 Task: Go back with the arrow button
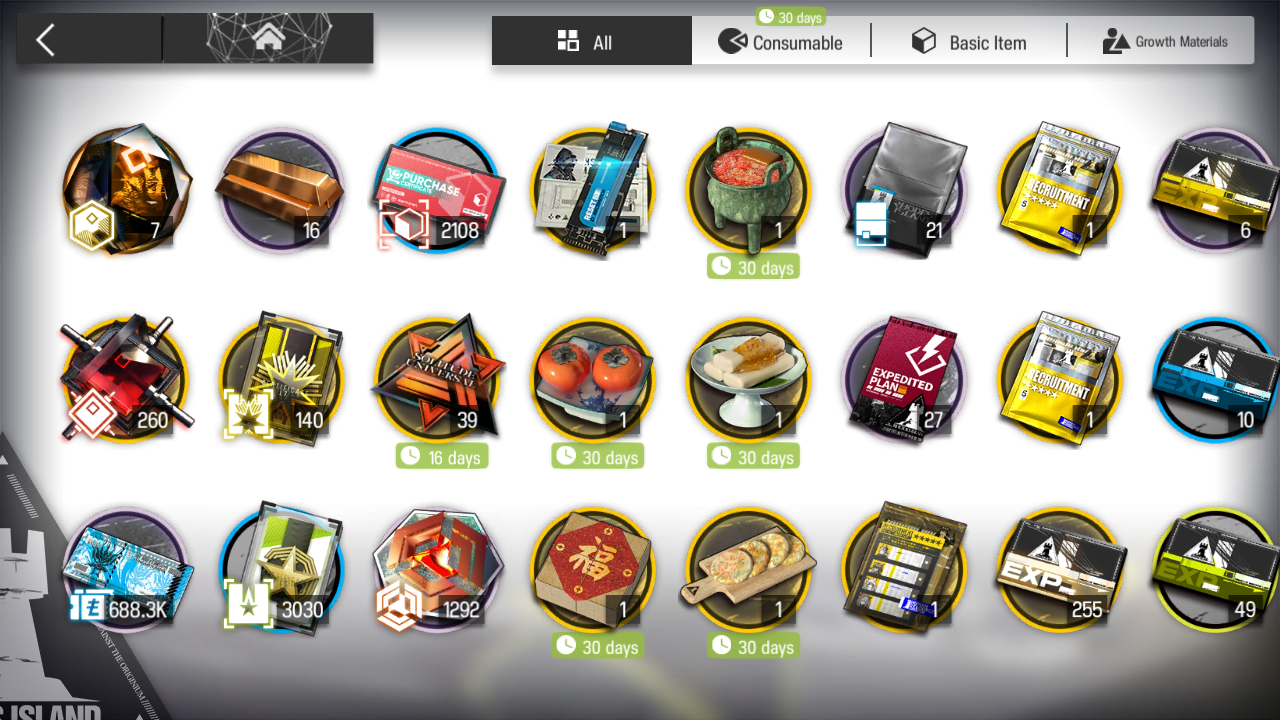tap(45, 40)
